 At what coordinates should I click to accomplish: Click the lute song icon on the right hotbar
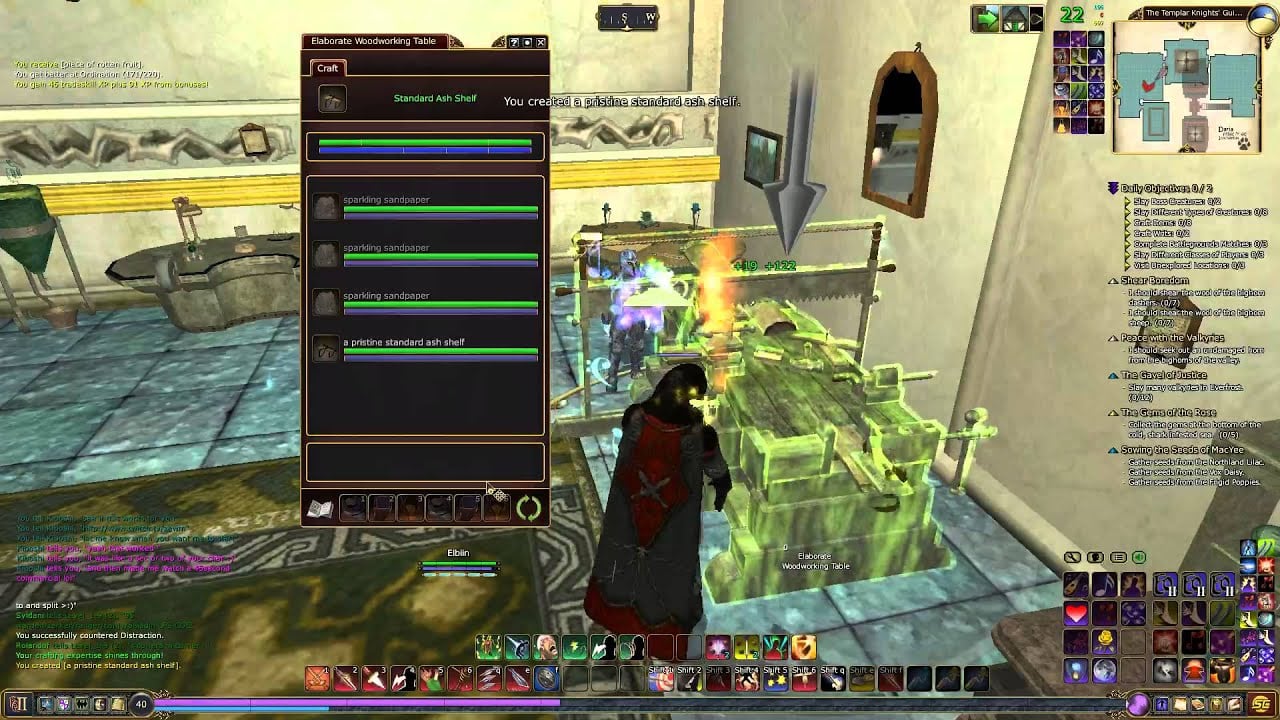click(1076, 585)
